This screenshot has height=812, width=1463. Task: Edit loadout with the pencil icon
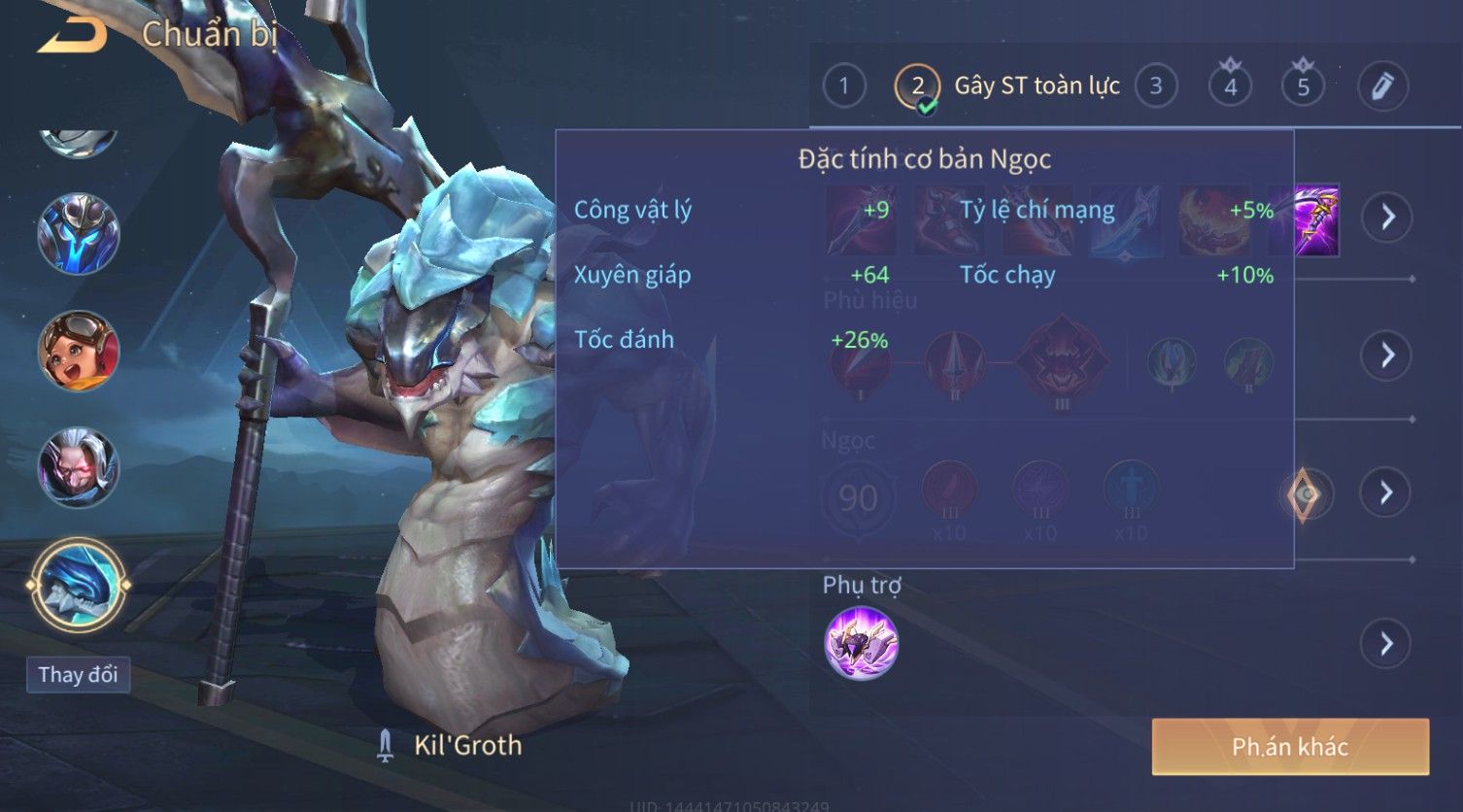[1382, 86]
